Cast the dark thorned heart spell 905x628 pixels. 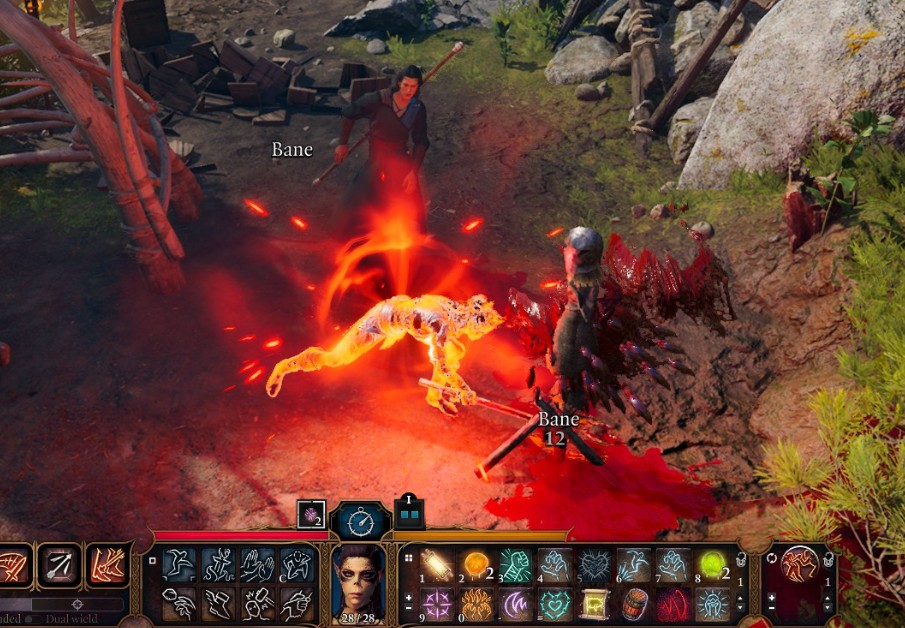tap(594, 565)
